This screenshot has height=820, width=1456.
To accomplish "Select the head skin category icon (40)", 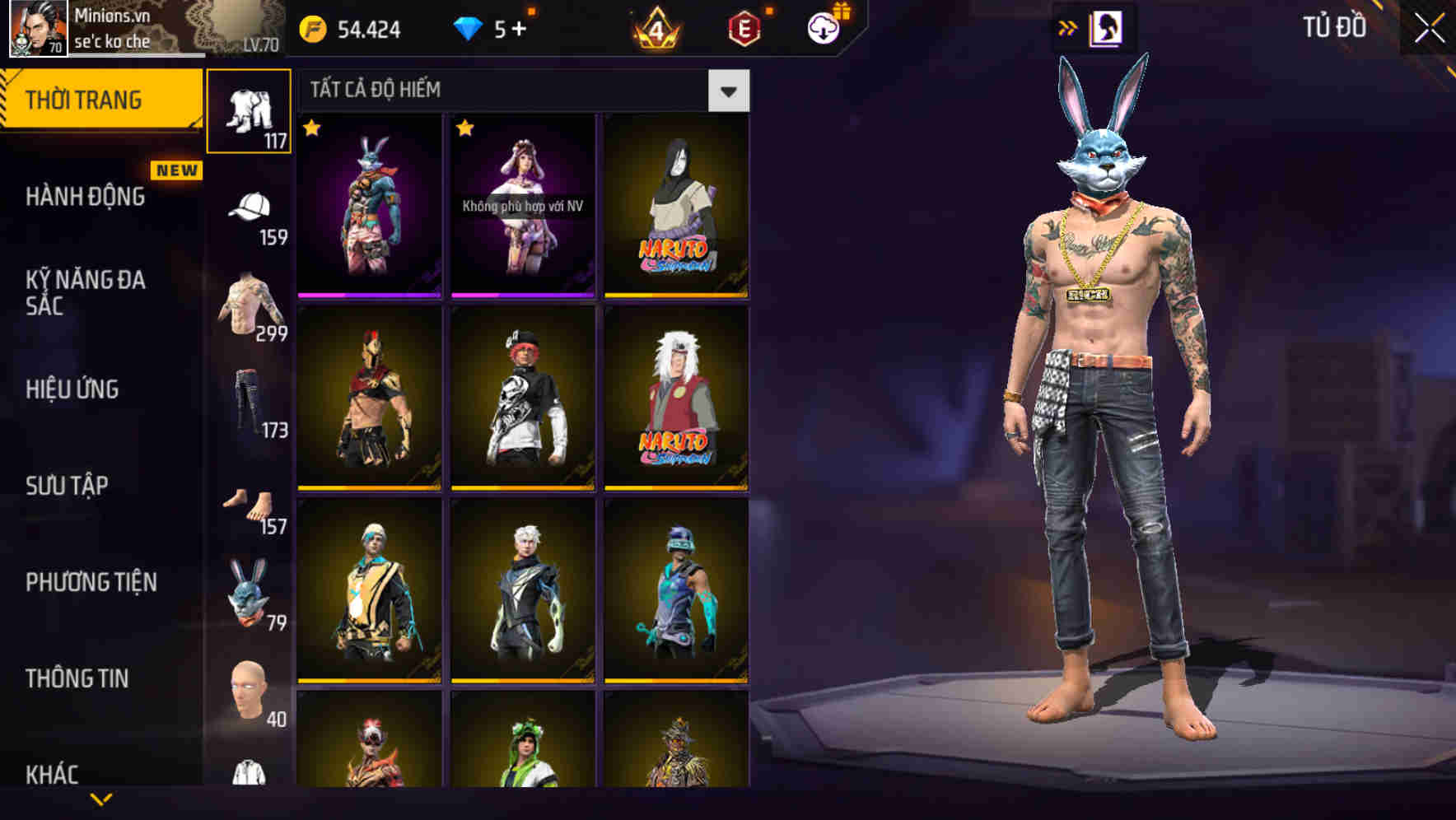I will click(x=250, y=696).
